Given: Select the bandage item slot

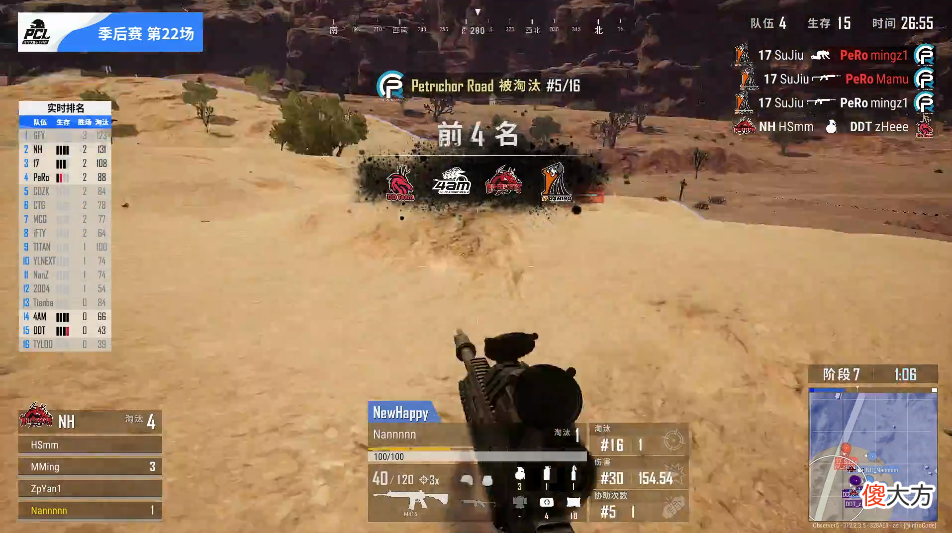Looking at the screenshot, I should click(x=573, y=501).
